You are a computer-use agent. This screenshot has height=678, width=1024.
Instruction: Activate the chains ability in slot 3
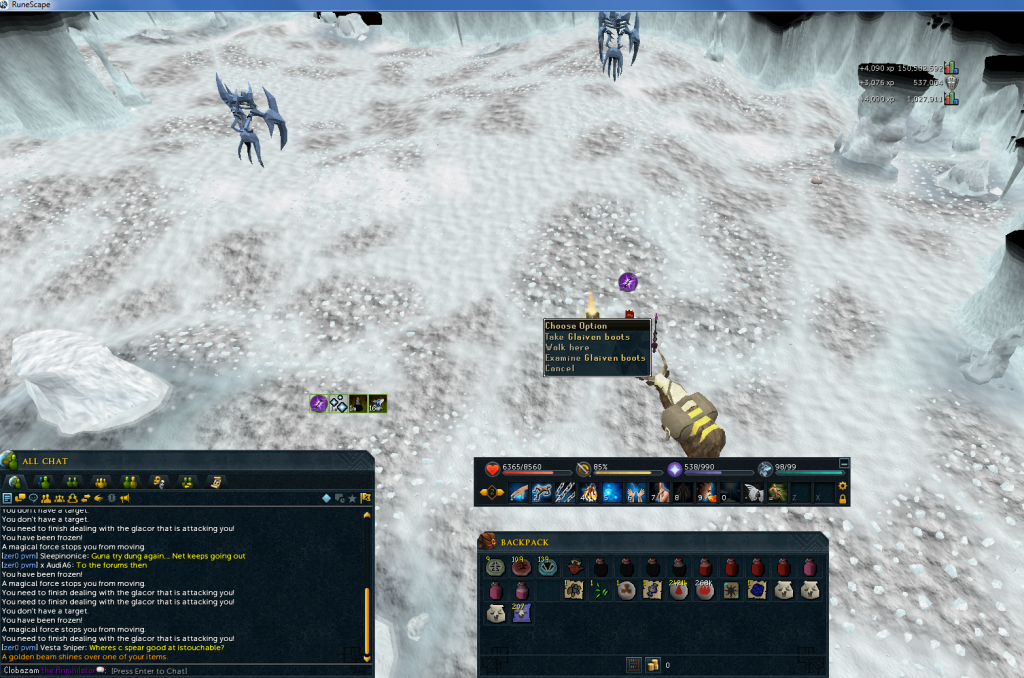click(x=565, y=492)
